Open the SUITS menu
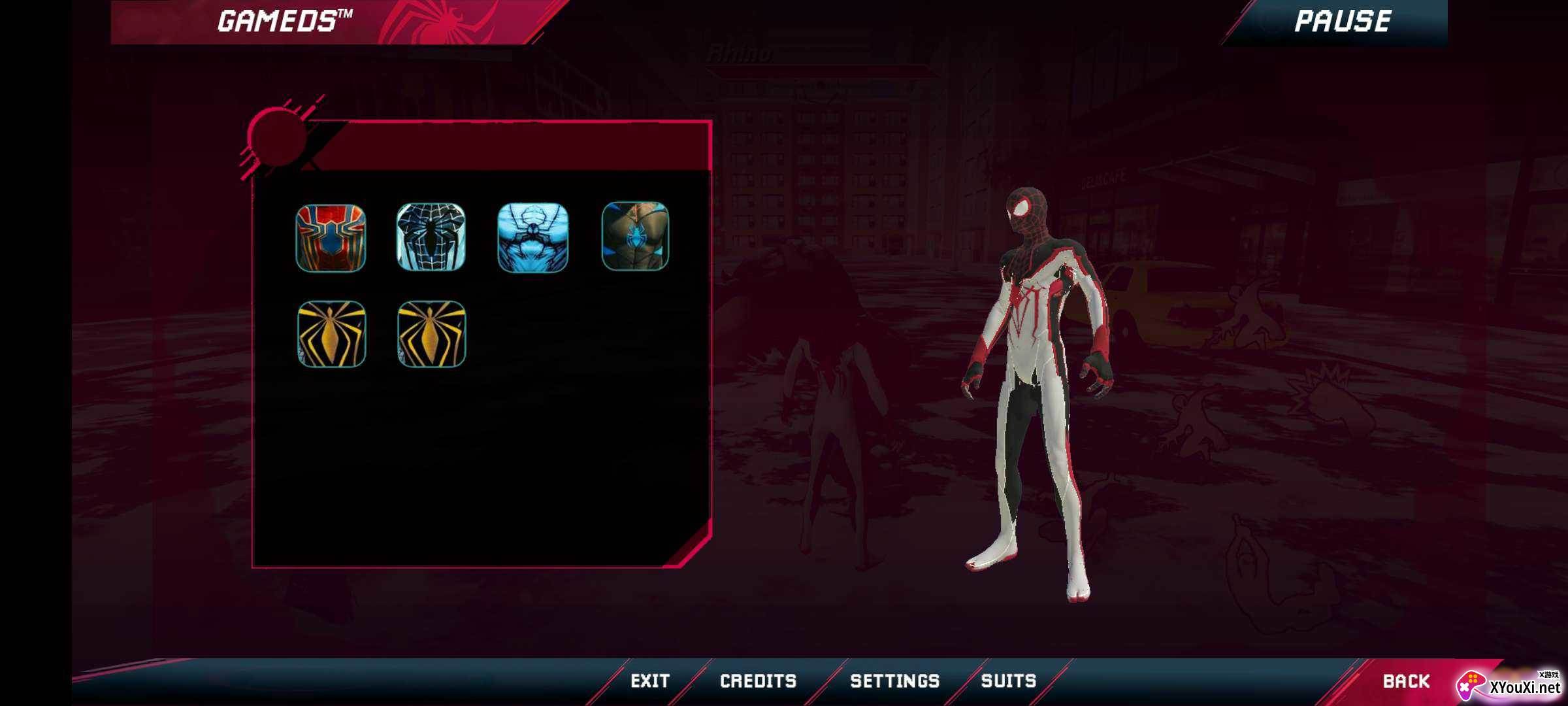The width and height of the screenshot is (1568, 706). tap(1009, 680)
